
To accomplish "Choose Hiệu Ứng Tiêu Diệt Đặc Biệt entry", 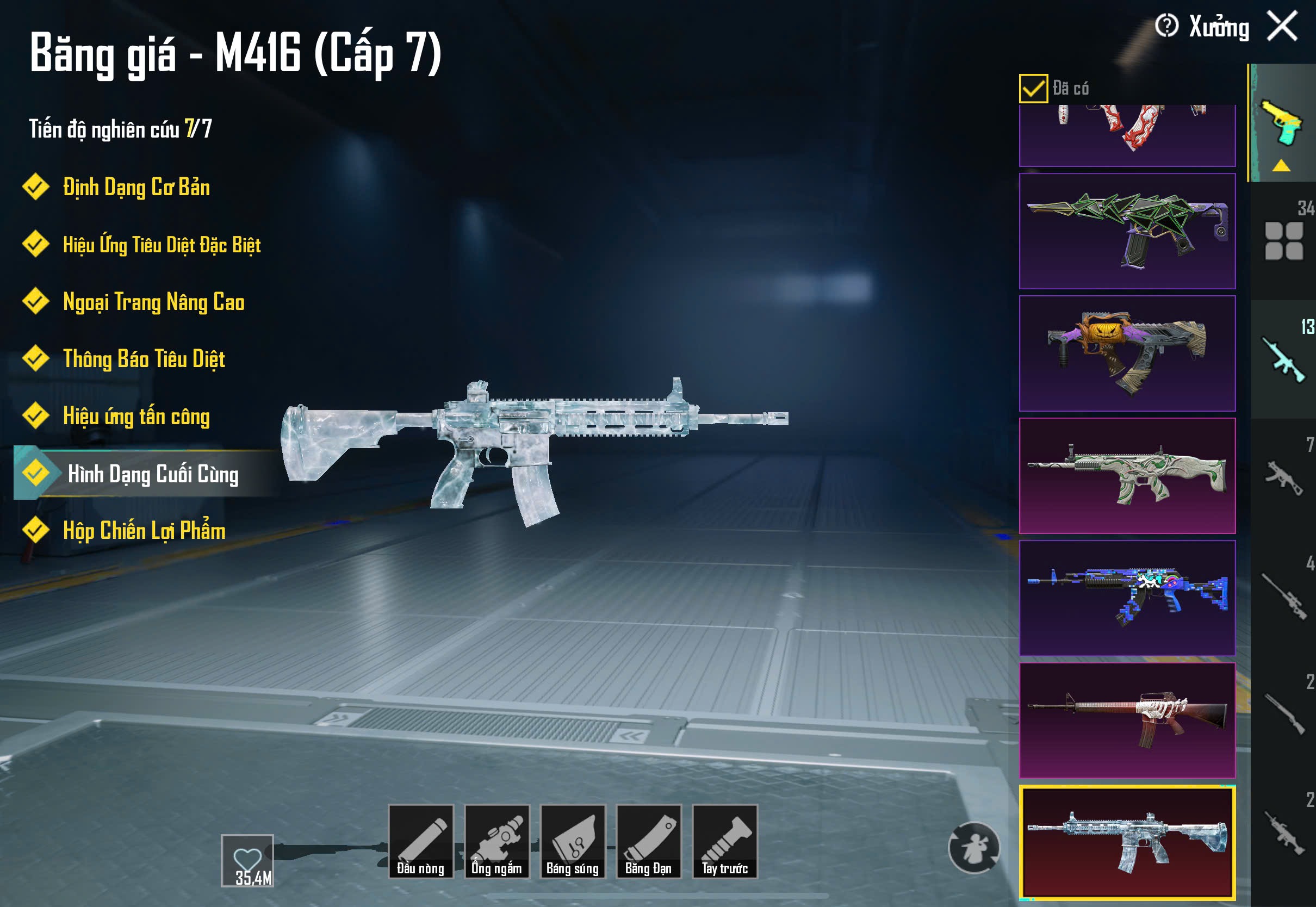I will (x=162, y=245).
